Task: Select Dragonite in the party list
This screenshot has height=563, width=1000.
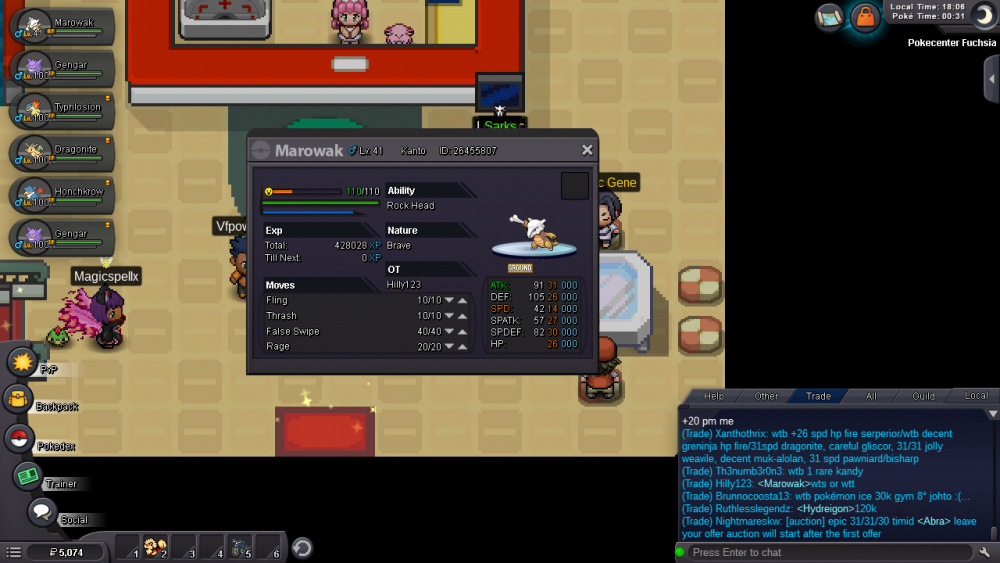Action: pyautogui.click(x=62, y=153)
